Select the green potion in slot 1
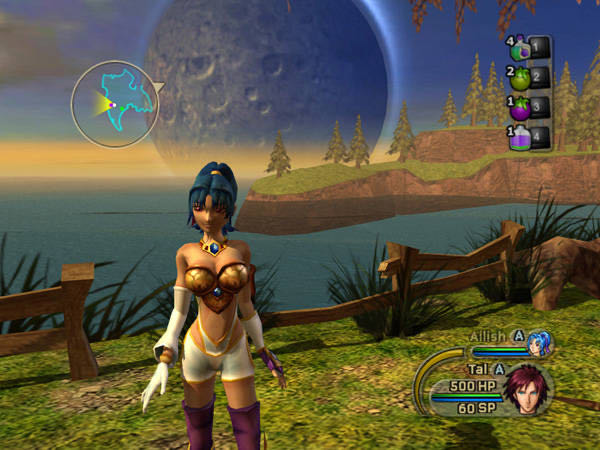The height and width of the screenshot is (450, 600). (521, 48)
